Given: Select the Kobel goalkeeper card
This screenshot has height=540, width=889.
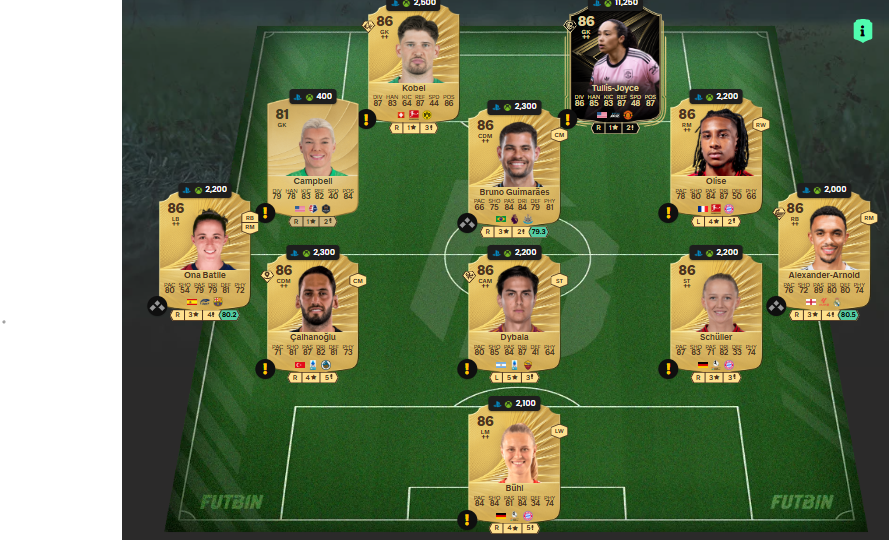Looking at the screenshot, I should (x=413, y=62).
